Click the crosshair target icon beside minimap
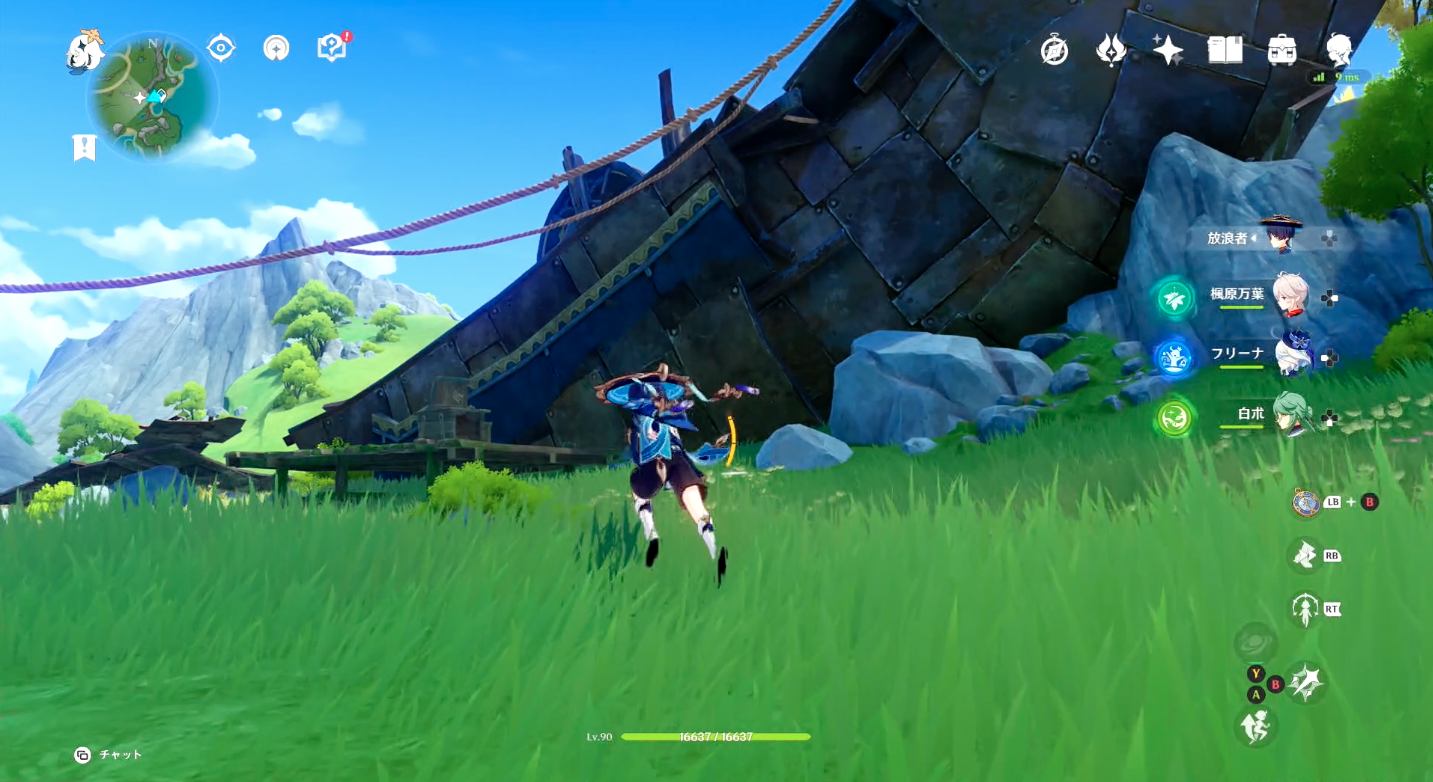 point(221,48)
